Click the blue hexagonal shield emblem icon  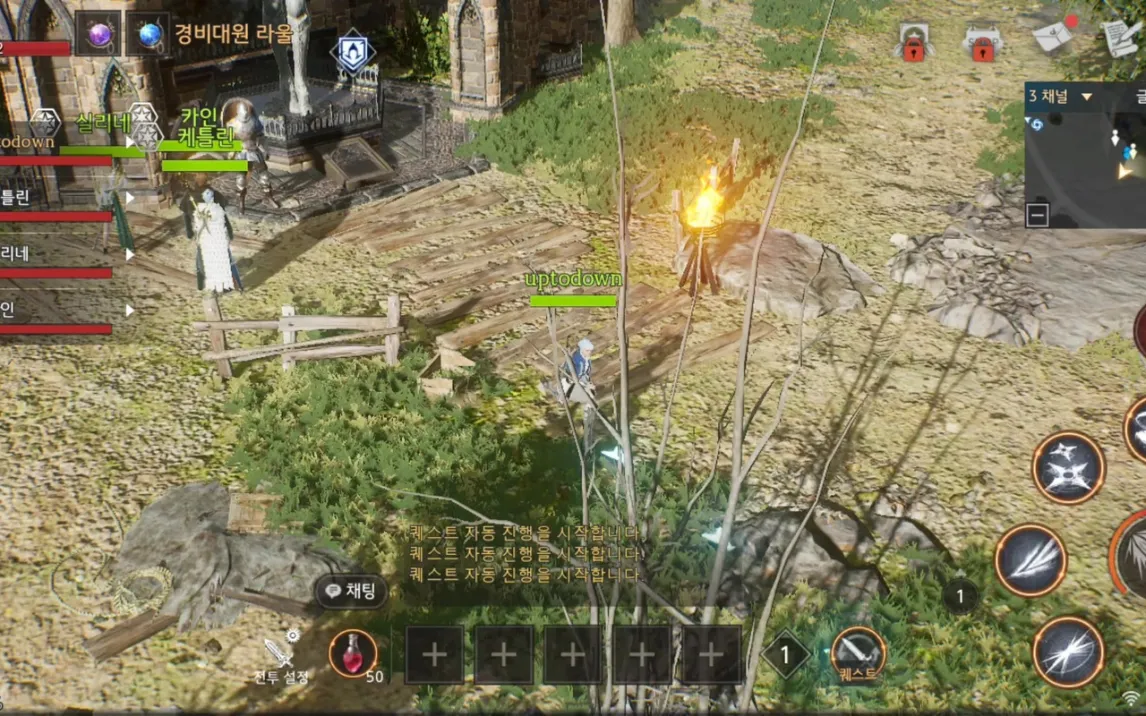[352, 52]
